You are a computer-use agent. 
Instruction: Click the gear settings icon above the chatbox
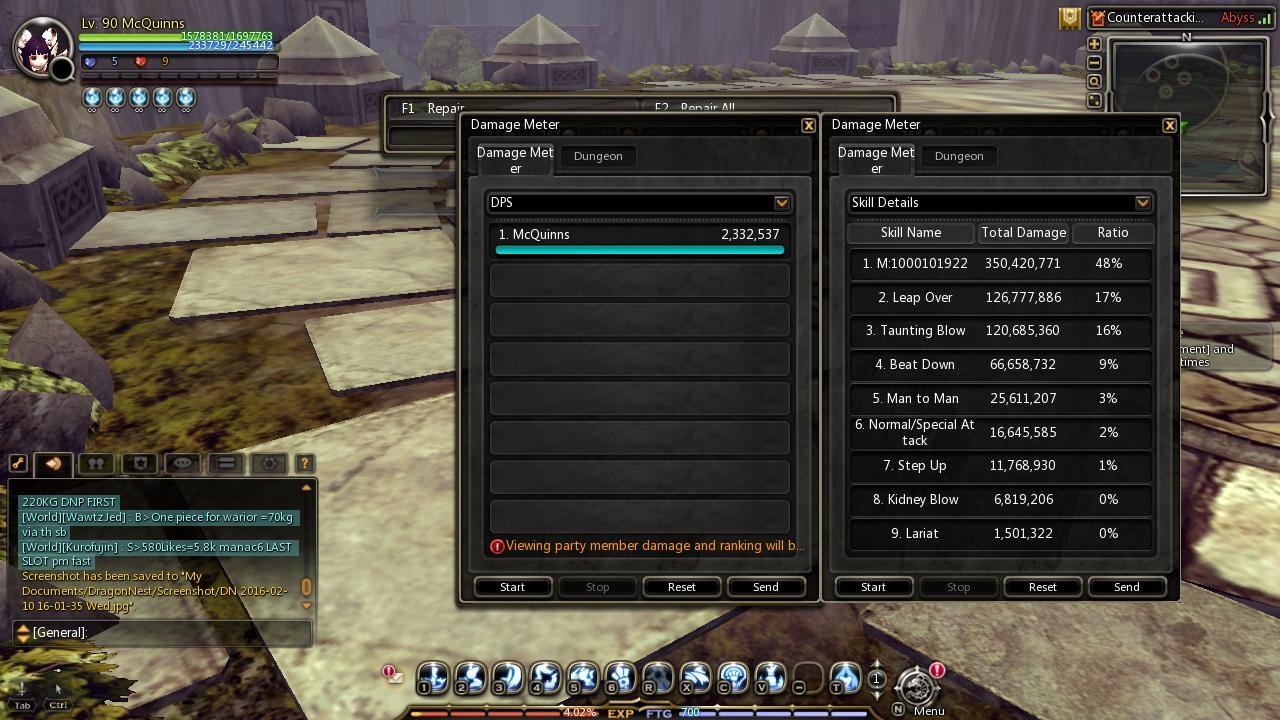point(268,463)
